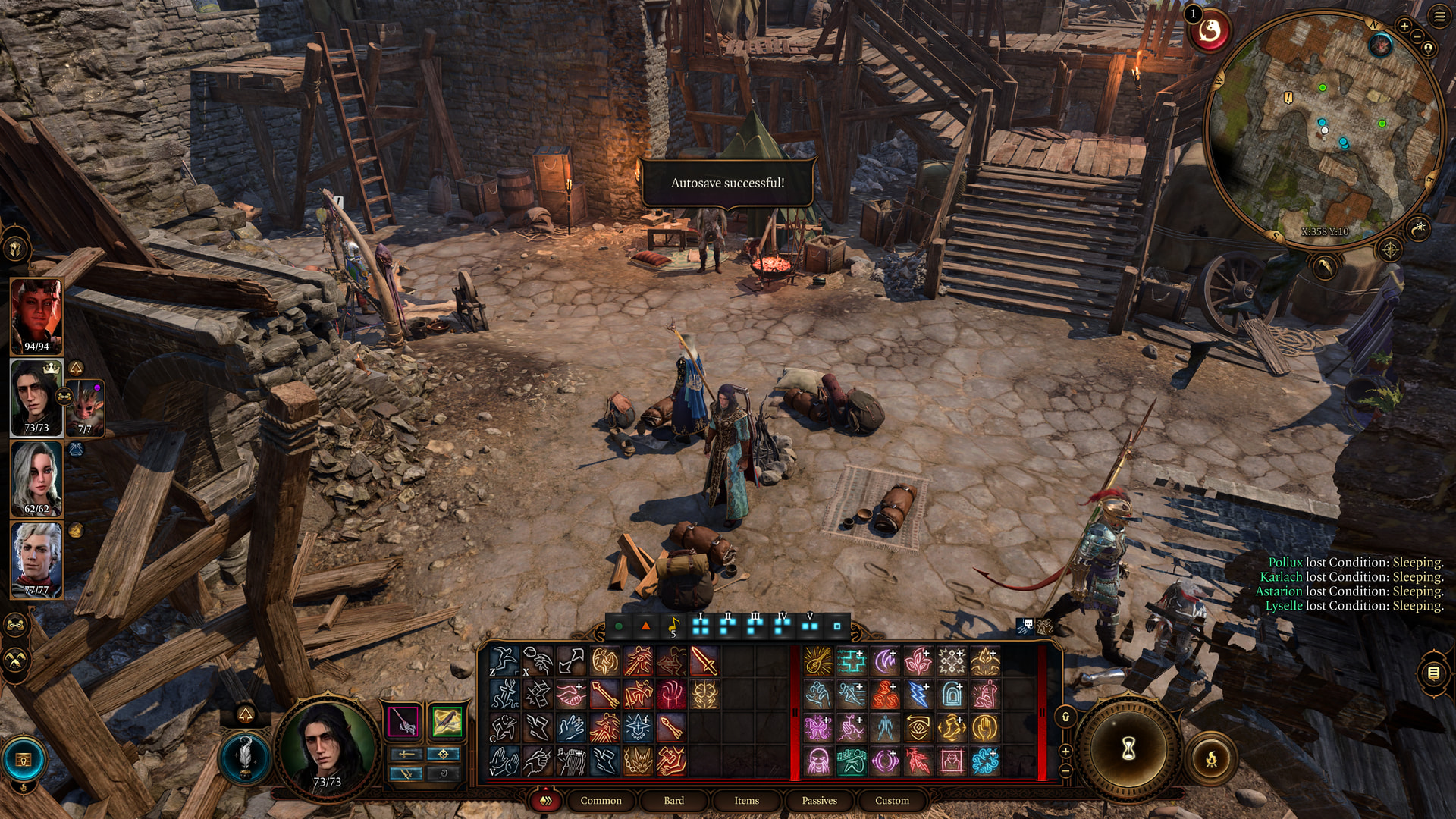Click the hourglass turn-based mode button

click(1128, 749)
